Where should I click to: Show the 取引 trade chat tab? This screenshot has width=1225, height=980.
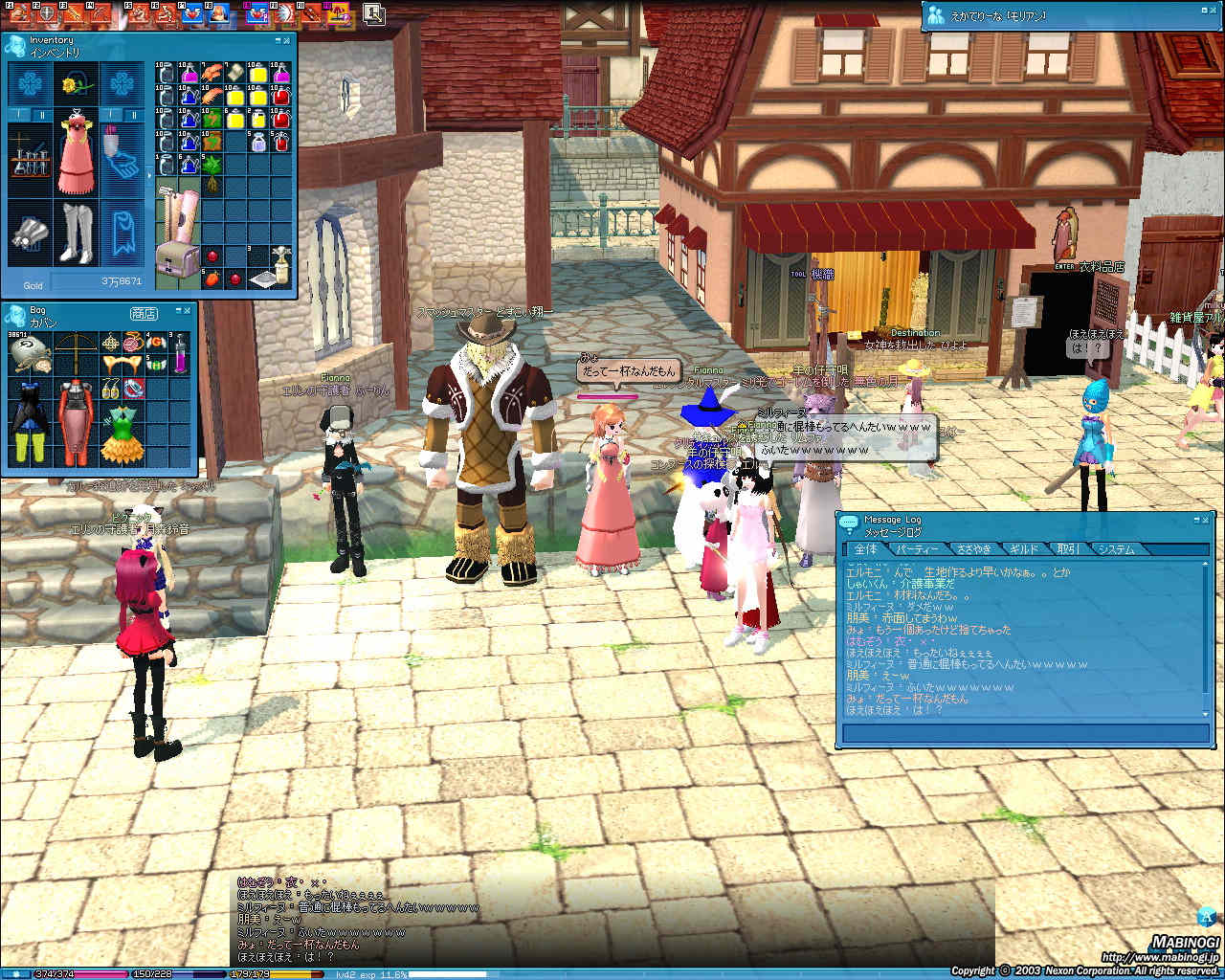click(1067, 549)
